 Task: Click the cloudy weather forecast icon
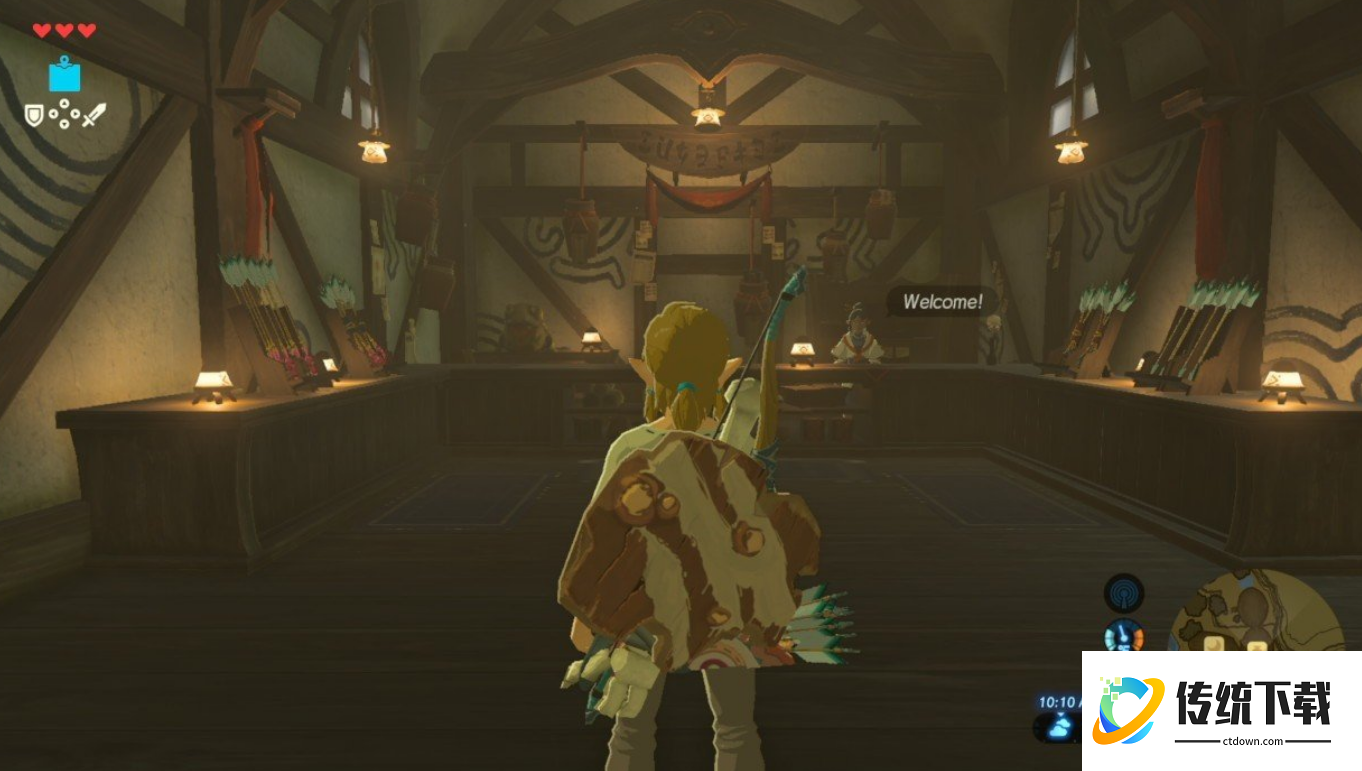click(1058, 729)
